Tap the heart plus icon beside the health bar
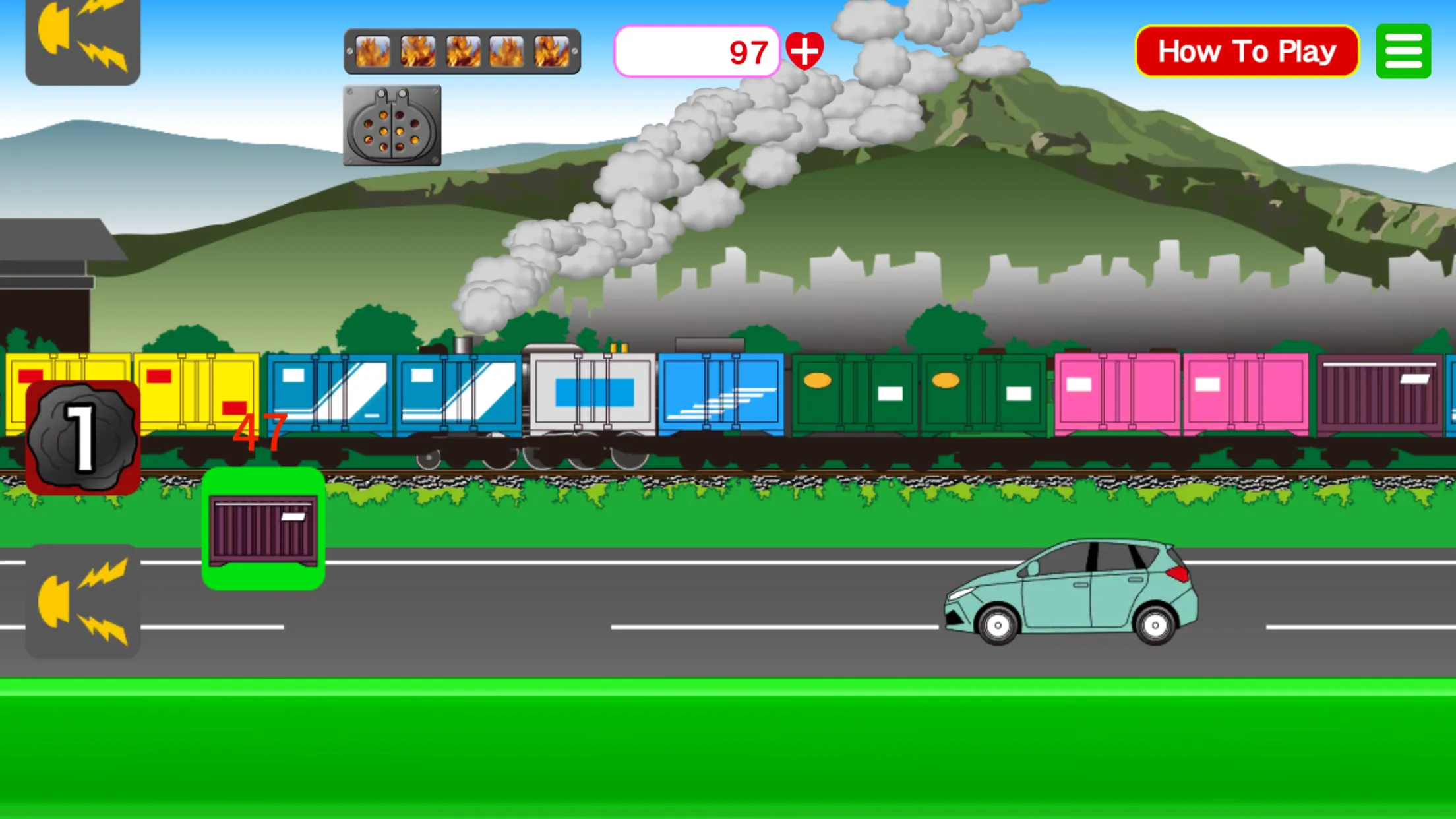The height and width of the screenshot is (819, 1456). tap(806, 51)
